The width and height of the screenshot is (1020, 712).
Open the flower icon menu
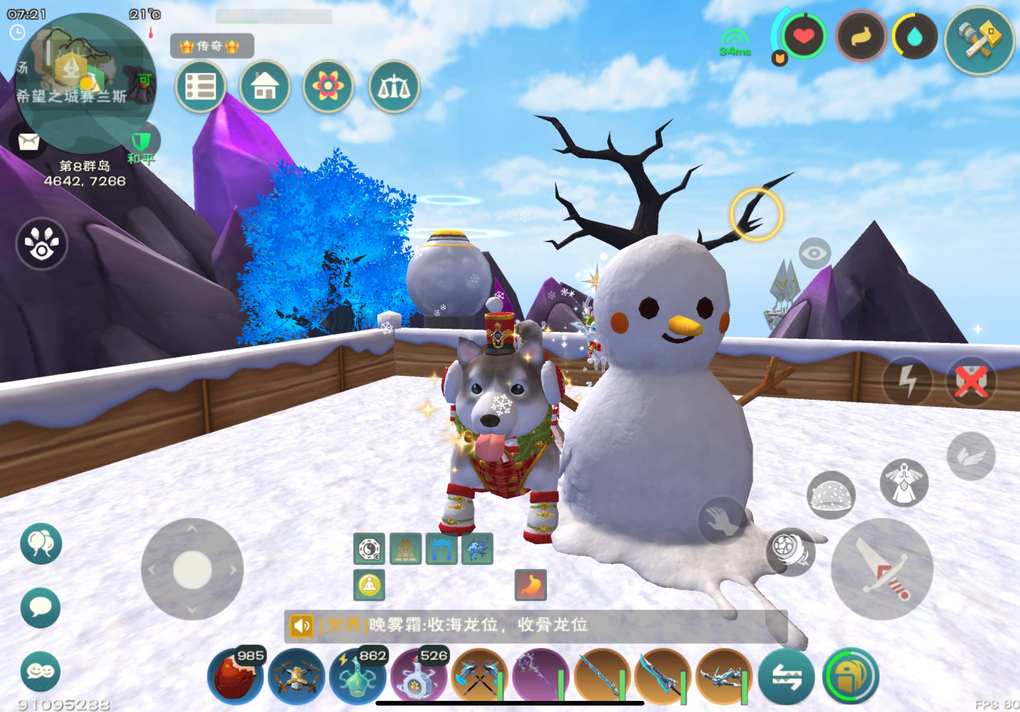click(328, 87)
